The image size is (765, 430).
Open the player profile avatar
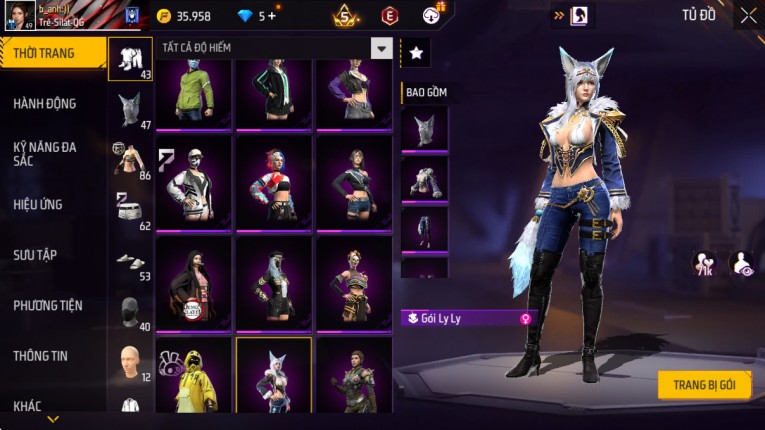pyautogui.click(x=18, y=14)
